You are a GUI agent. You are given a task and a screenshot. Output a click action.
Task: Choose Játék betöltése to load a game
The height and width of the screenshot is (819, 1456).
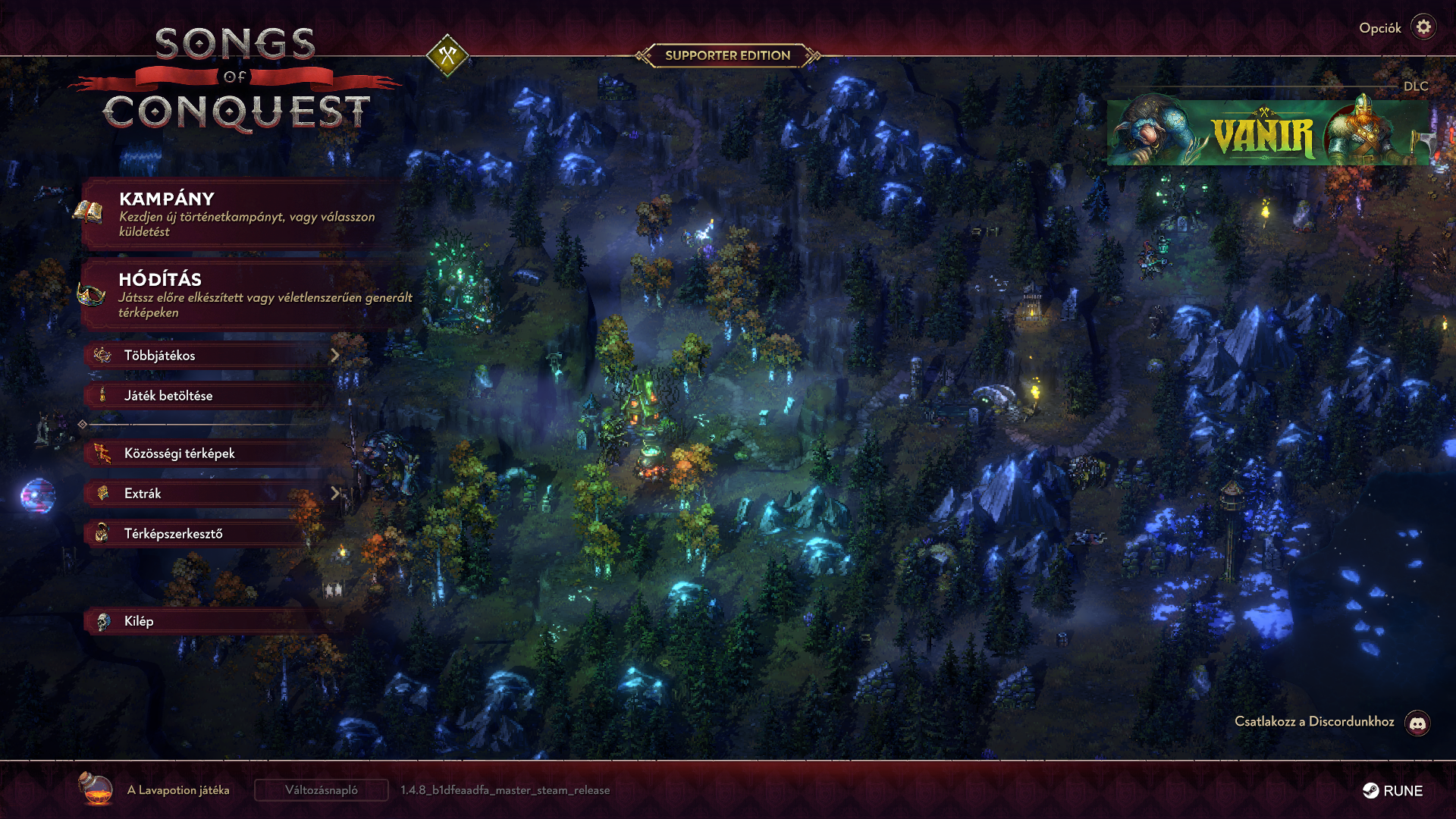click(x=205, y=395)
